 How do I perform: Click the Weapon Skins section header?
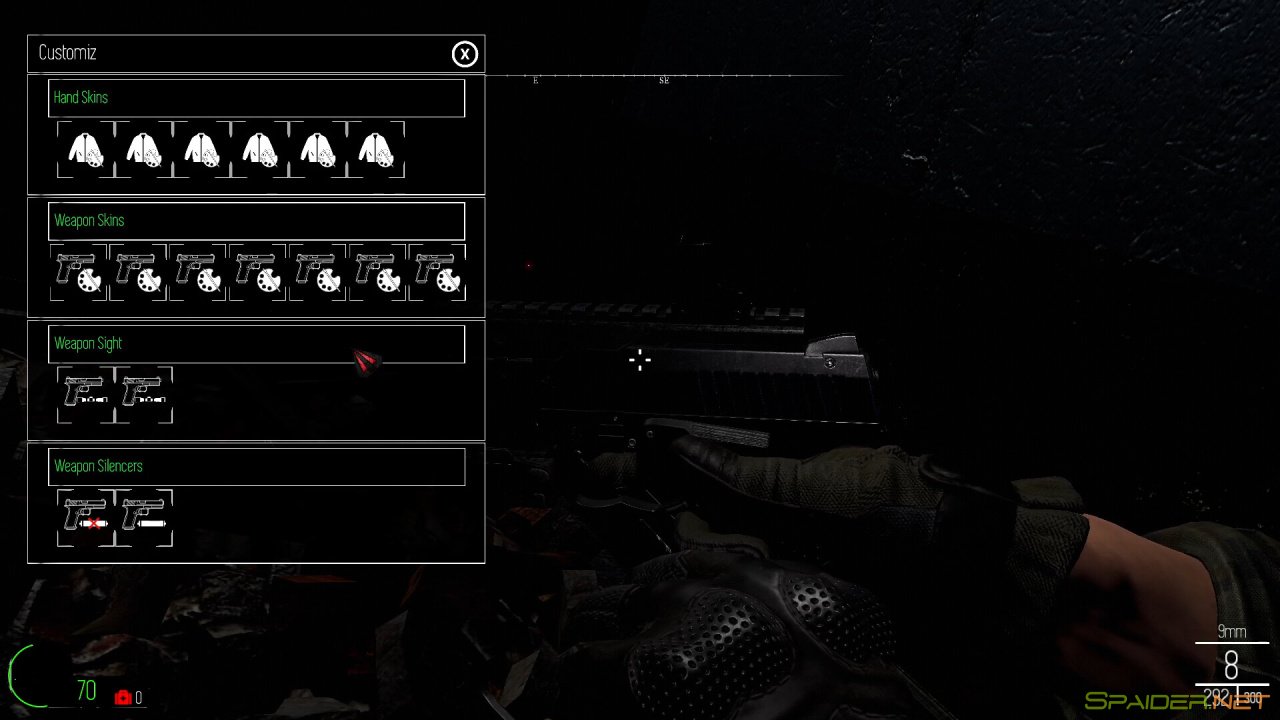[256, 221]
